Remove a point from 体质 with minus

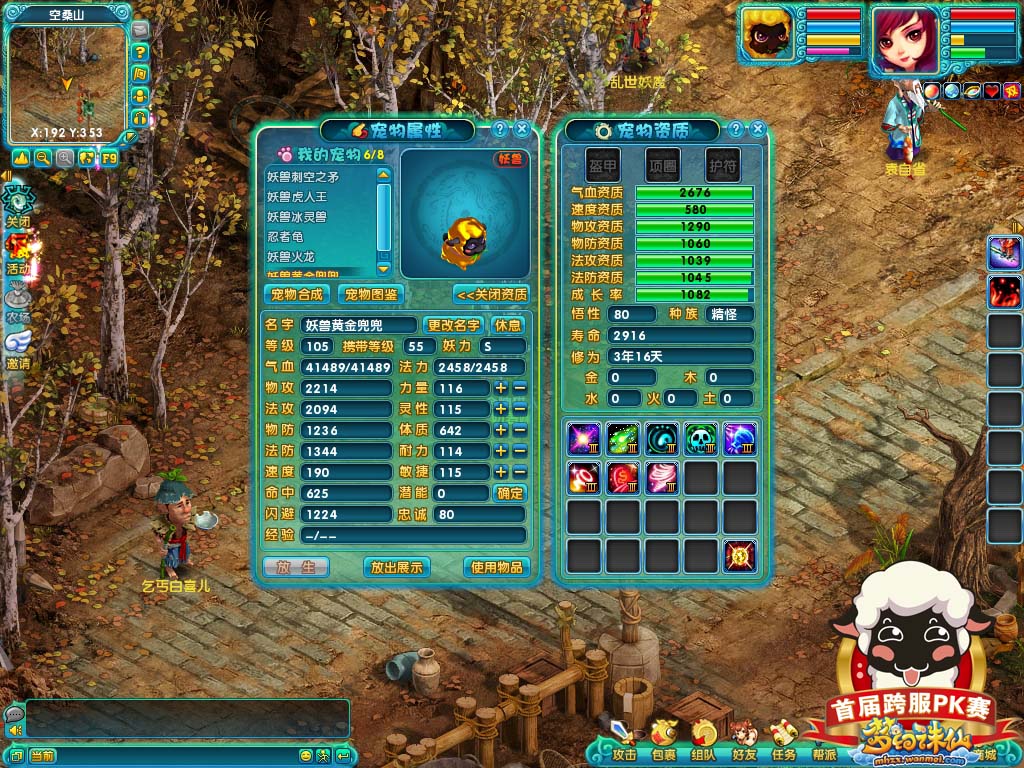click(x=519, y=430)
